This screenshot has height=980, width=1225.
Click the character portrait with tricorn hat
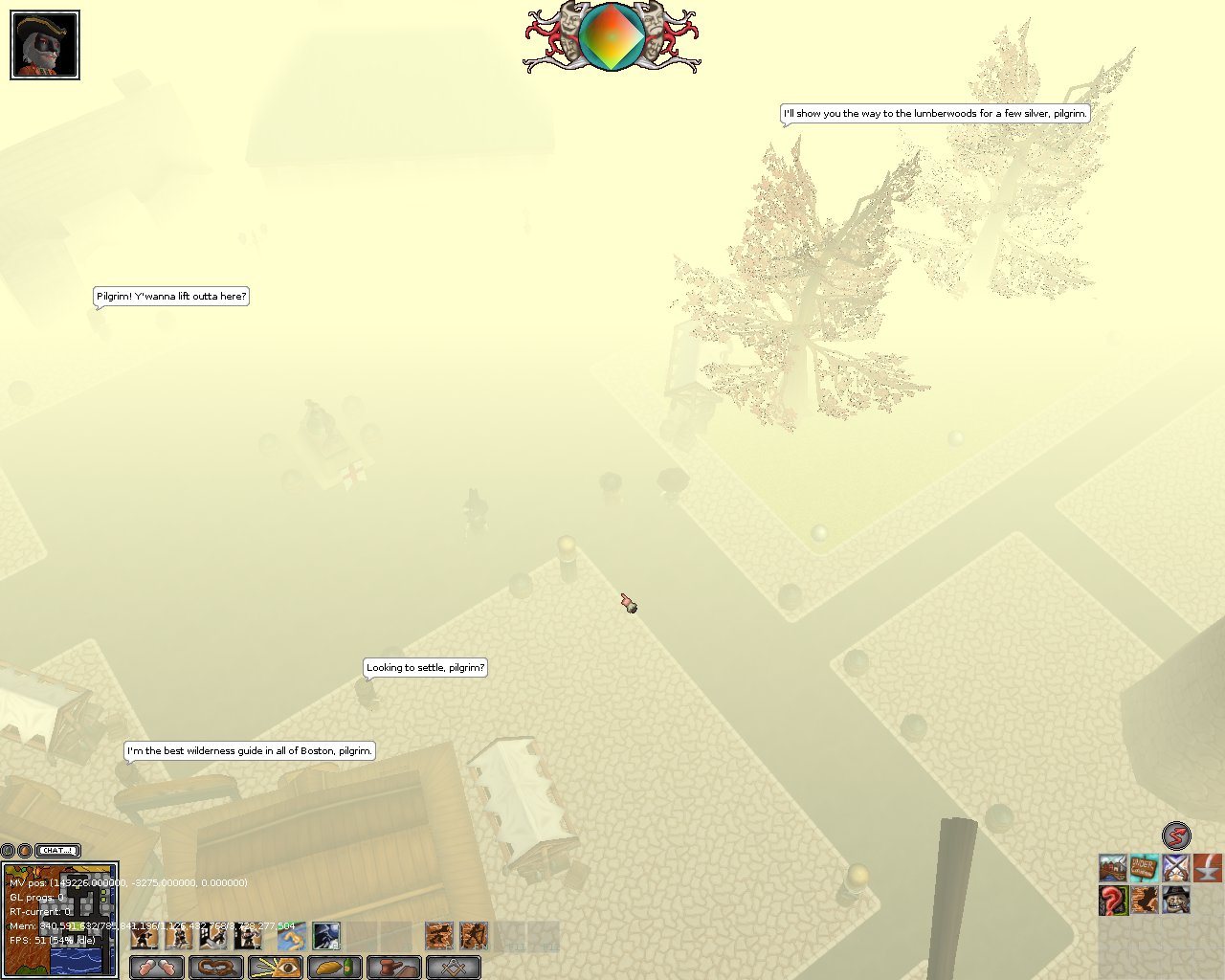(45, 45)
